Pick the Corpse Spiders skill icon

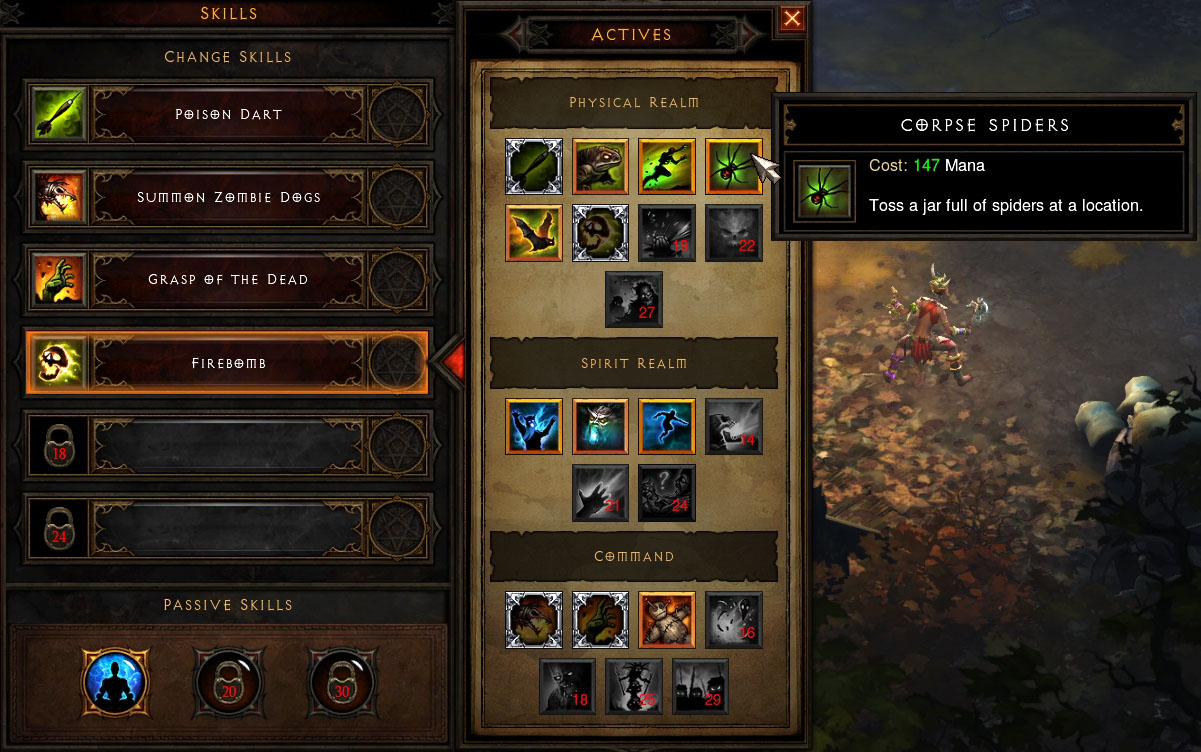click(x=734, y=166)
